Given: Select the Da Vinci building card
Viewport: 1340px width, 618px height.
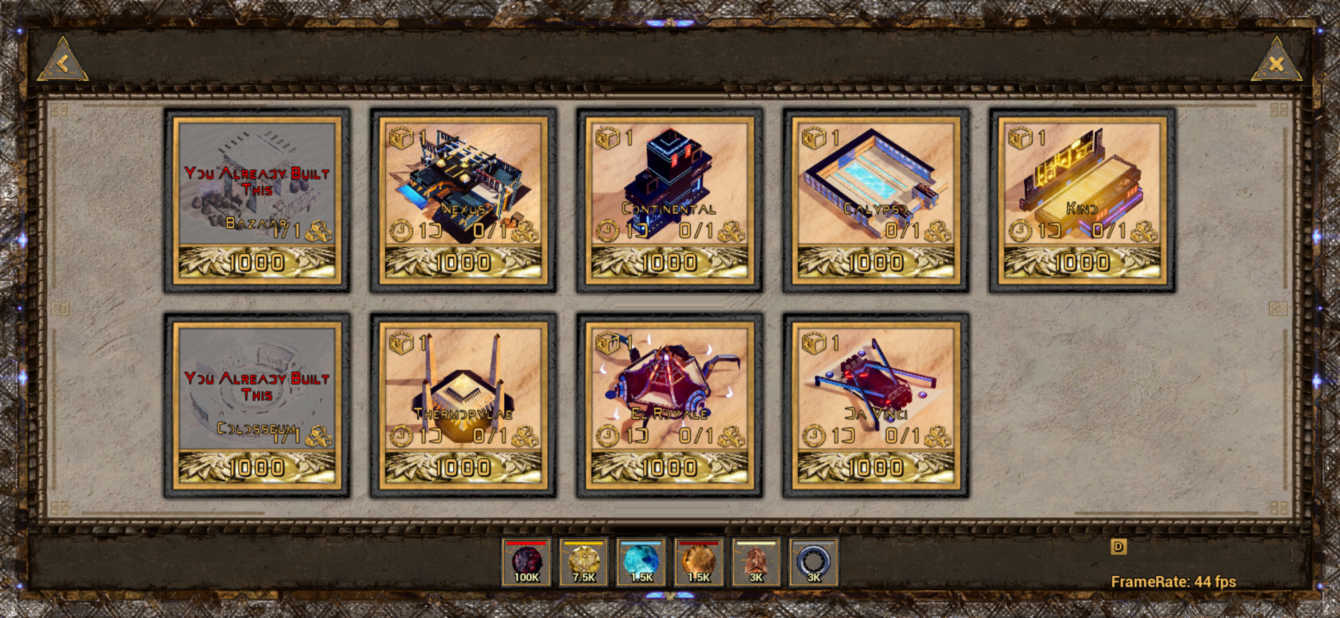Looking at the screenshot, I should (x=876, y=405).
